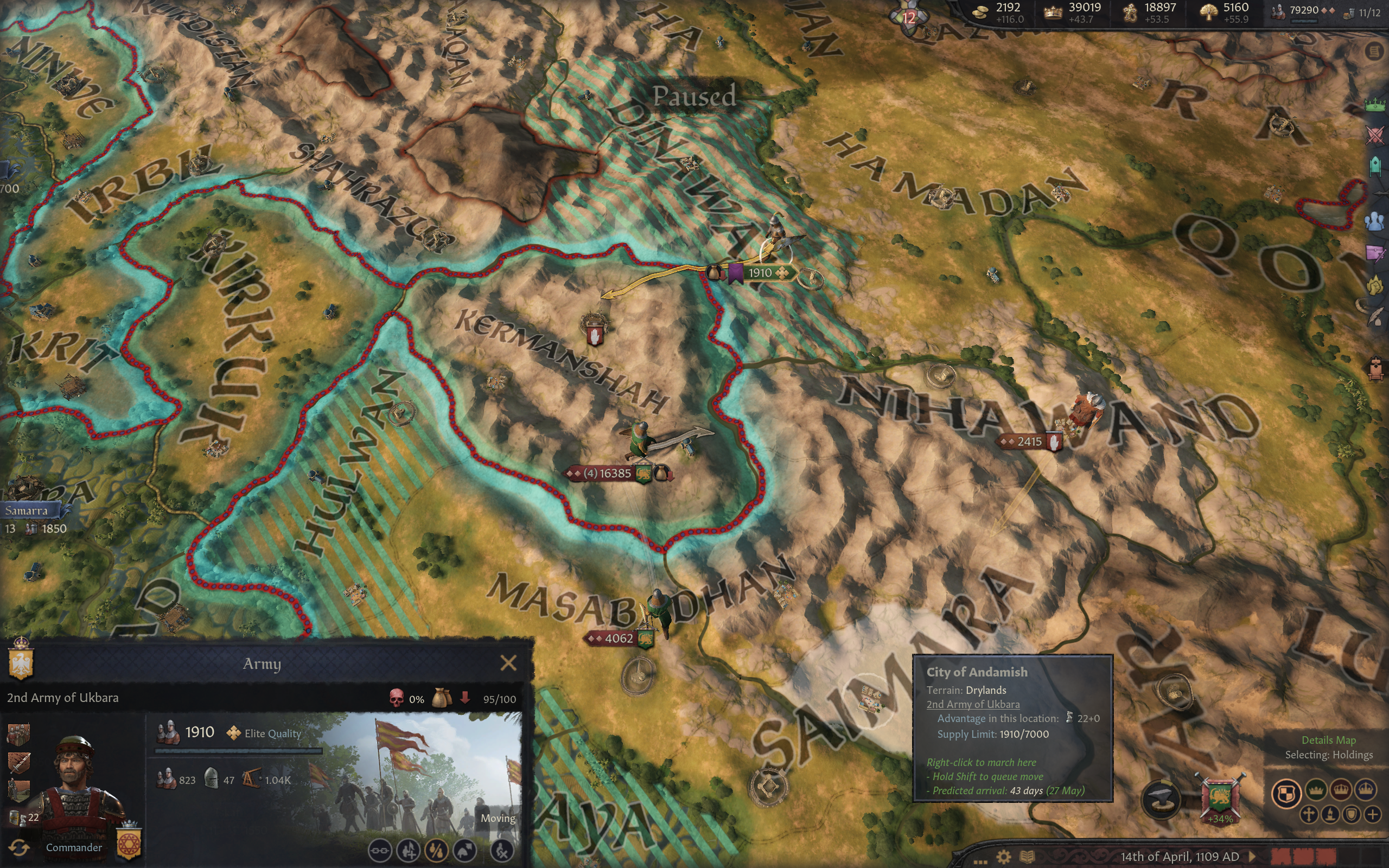Unpause using the play arrow beside the date
1389x868 pixels.
click(x=1253, y=857)
